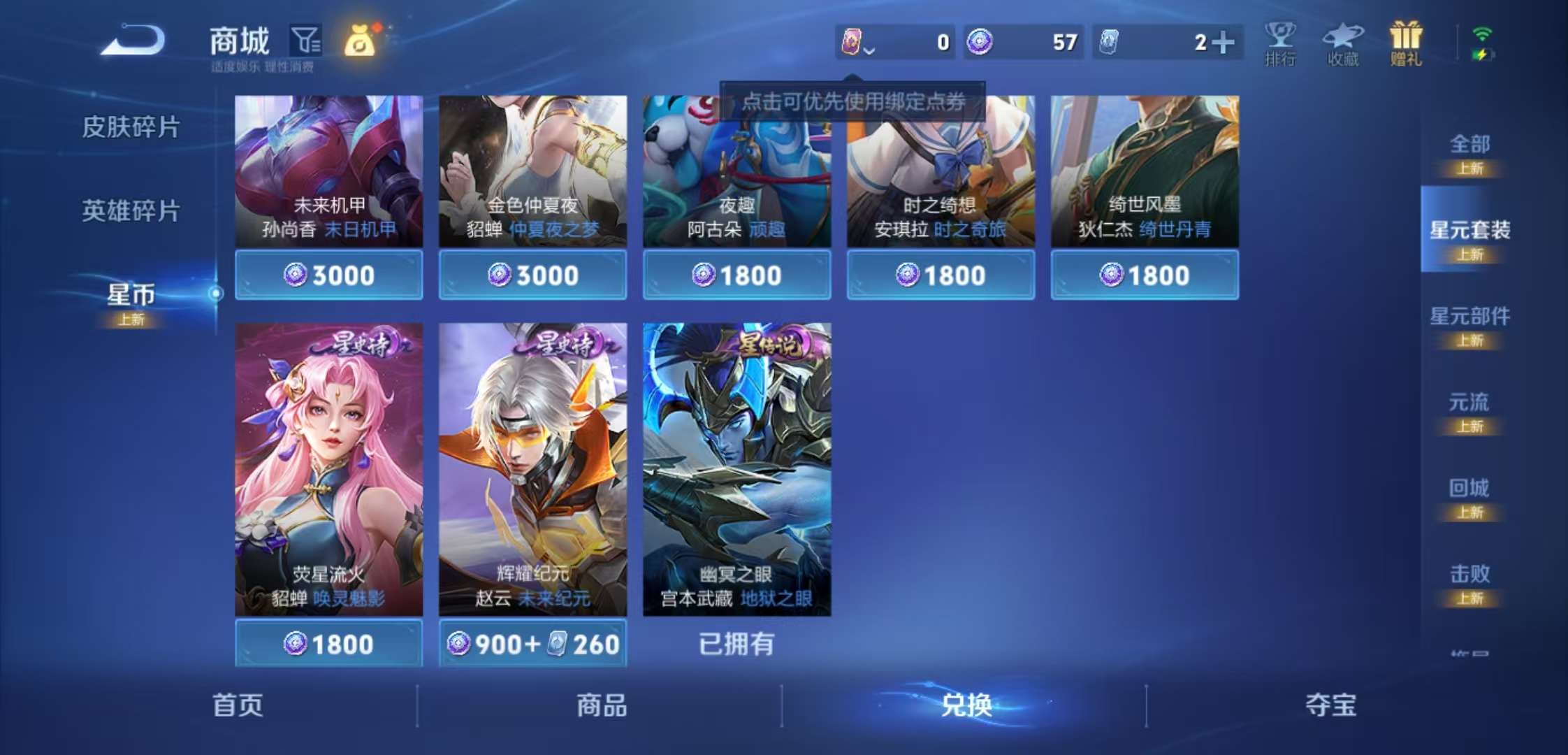Click the 900+260 price button for 辉耀纪元
This screenshot has height=755, width=1568.
click(x=533, y=644)
